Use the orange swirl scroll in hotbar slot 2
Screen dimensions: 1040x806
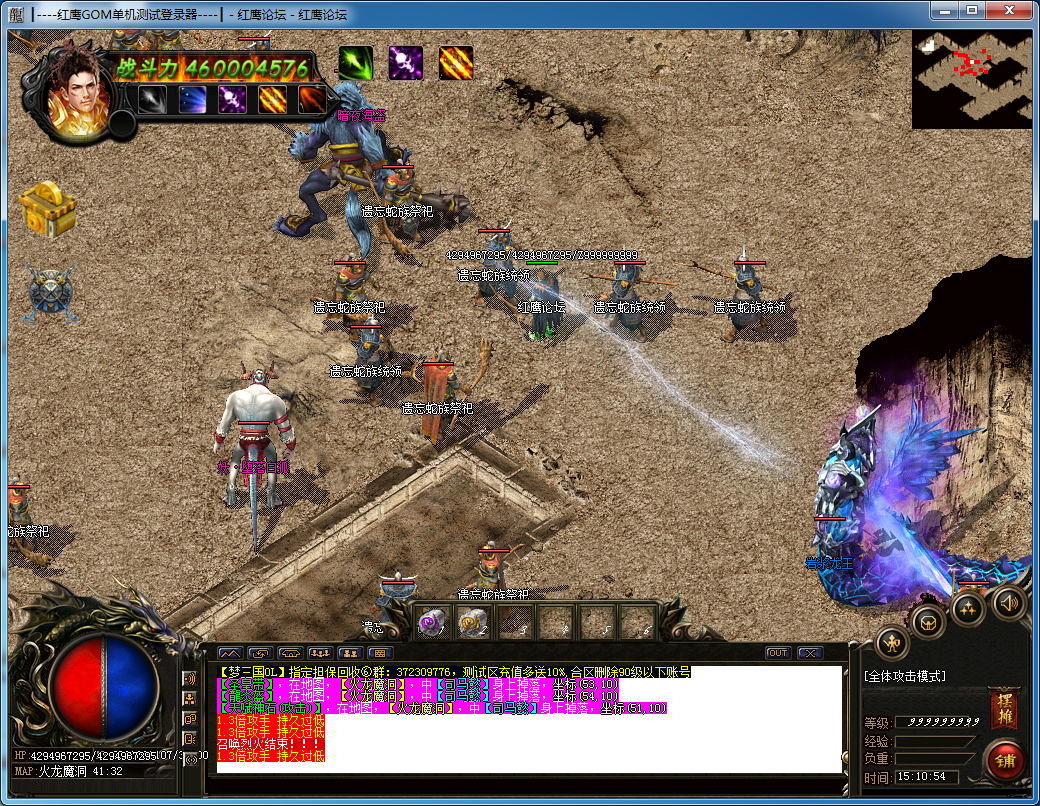(x=472, y=623)
